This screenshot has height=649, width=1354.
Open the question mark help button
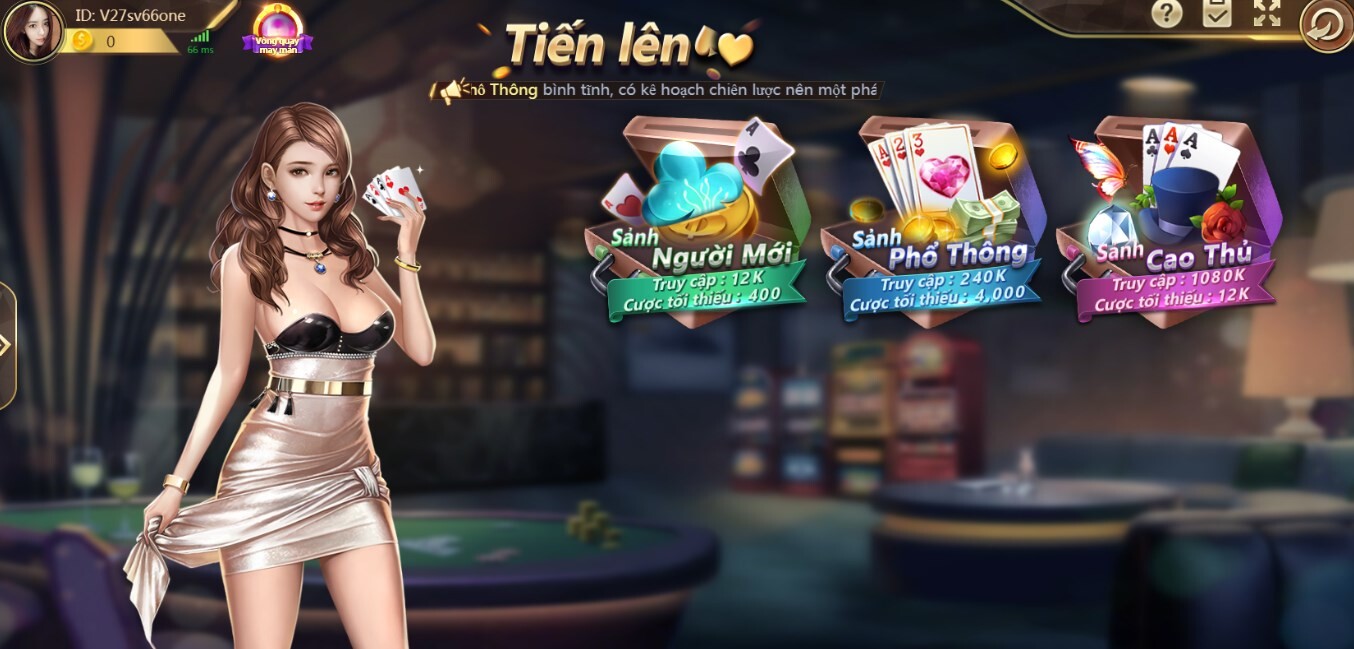click(1166, 14)
